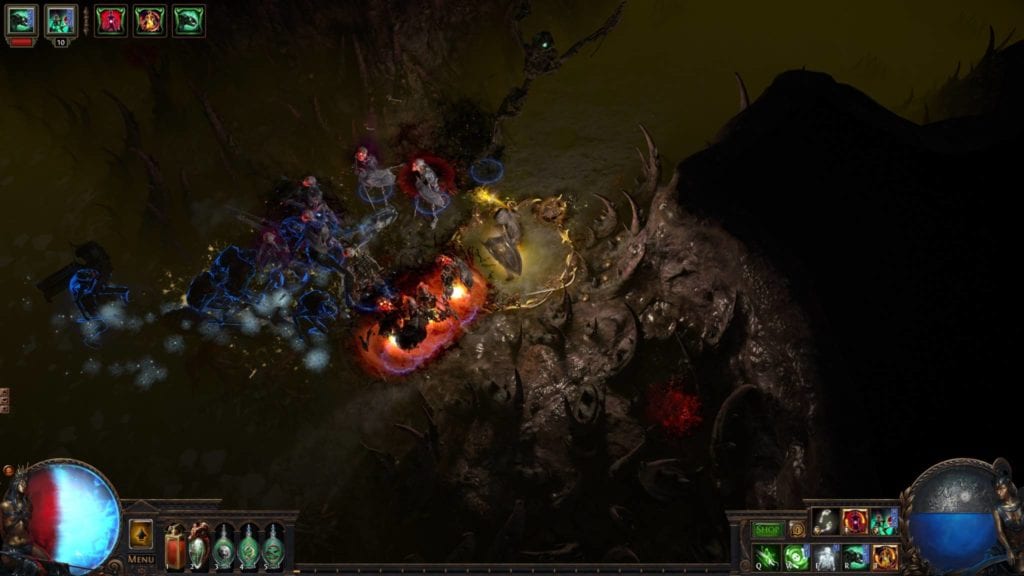Click the beast minion icon with red bar

point(21,21)
